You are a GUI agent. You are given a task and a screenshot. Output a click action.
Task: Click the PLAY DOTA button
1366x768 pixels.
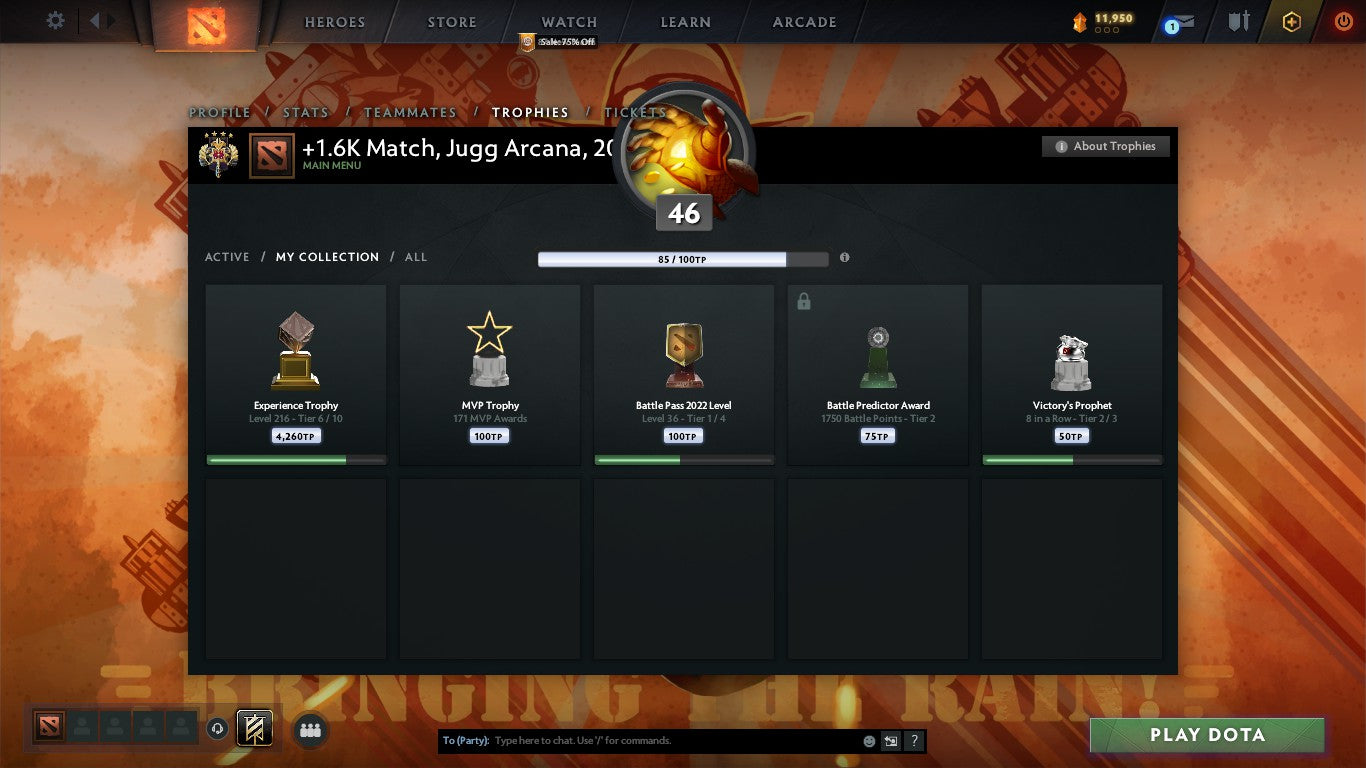click(1207, 735)
